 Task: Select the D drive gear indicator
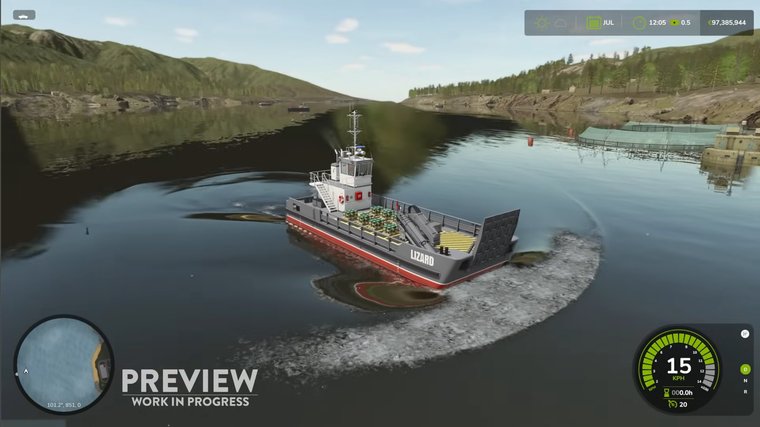click(x=744, y=370)
